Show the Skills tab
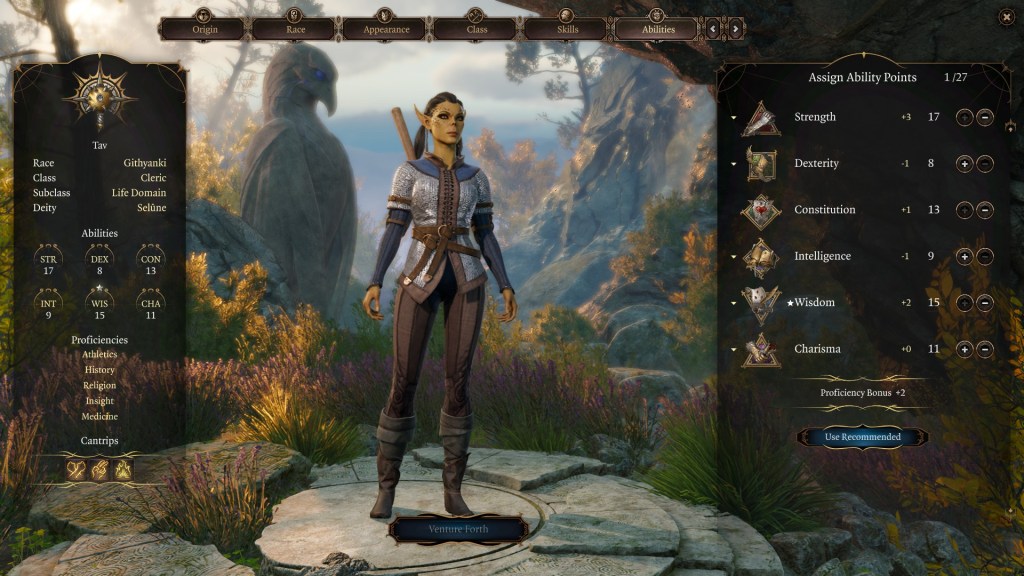 click(x=566, y=28)
